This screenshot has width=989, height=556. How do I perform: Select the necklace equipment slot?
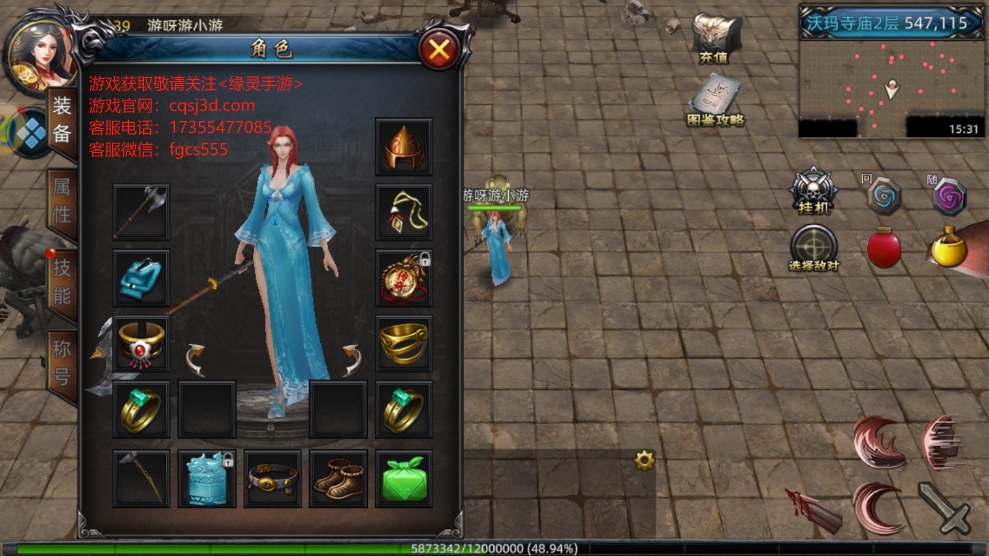(x=404, y=212)
